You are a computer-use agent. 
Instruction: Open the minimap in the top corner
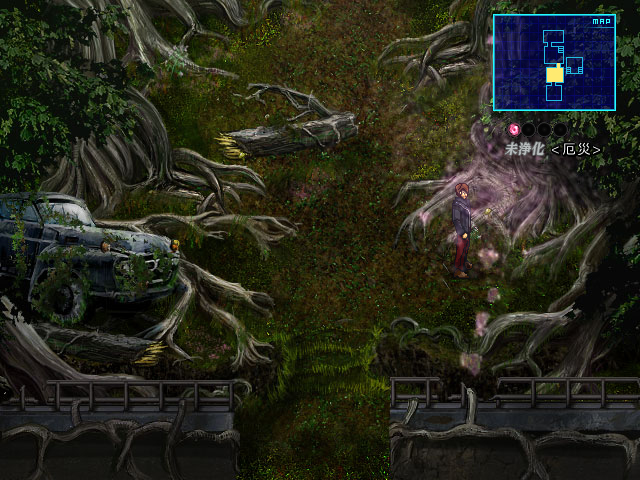pyautogui.click(x=553, y=62)
